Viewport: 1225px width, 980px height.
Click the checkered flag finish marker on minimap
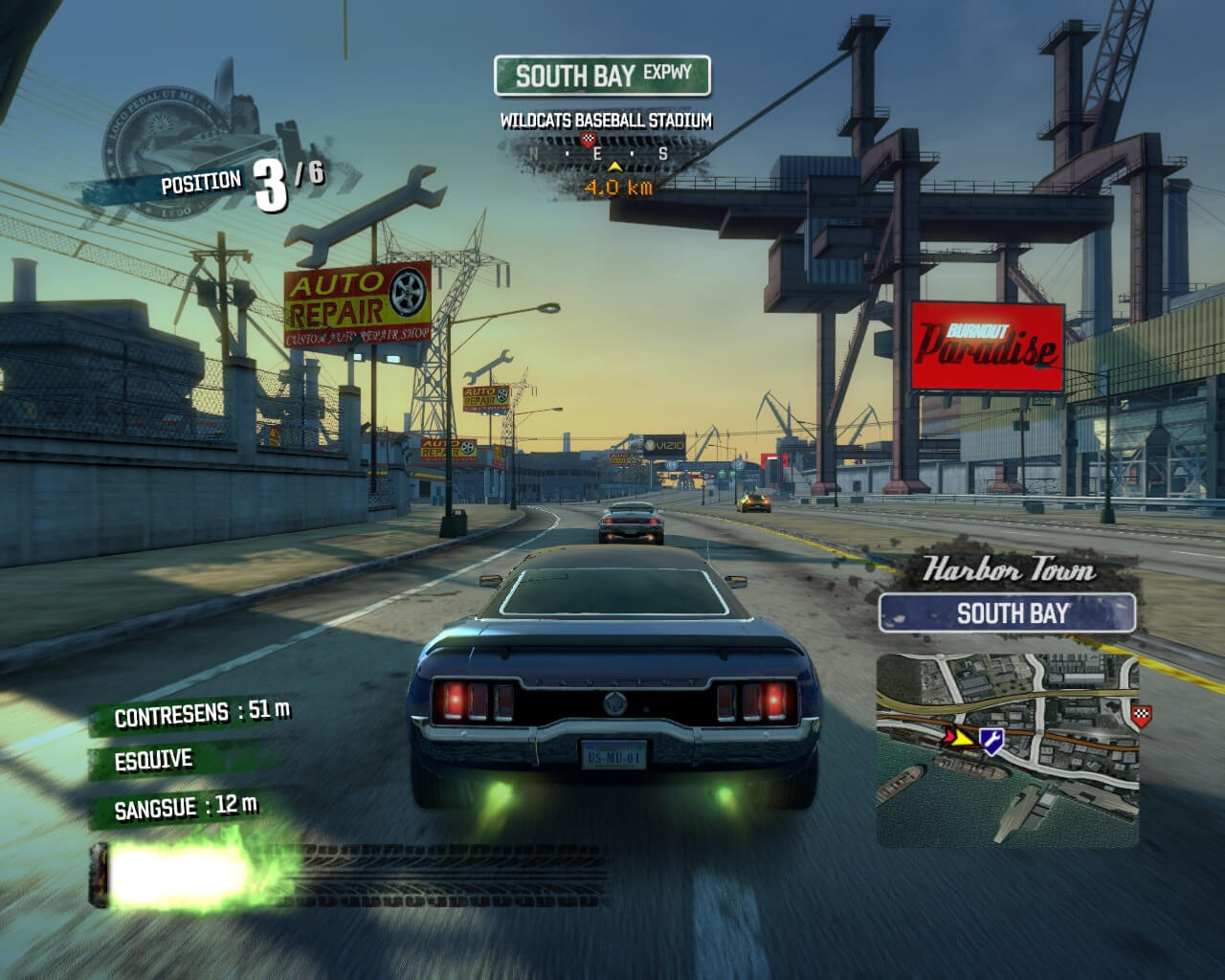tap(1143, 713)
